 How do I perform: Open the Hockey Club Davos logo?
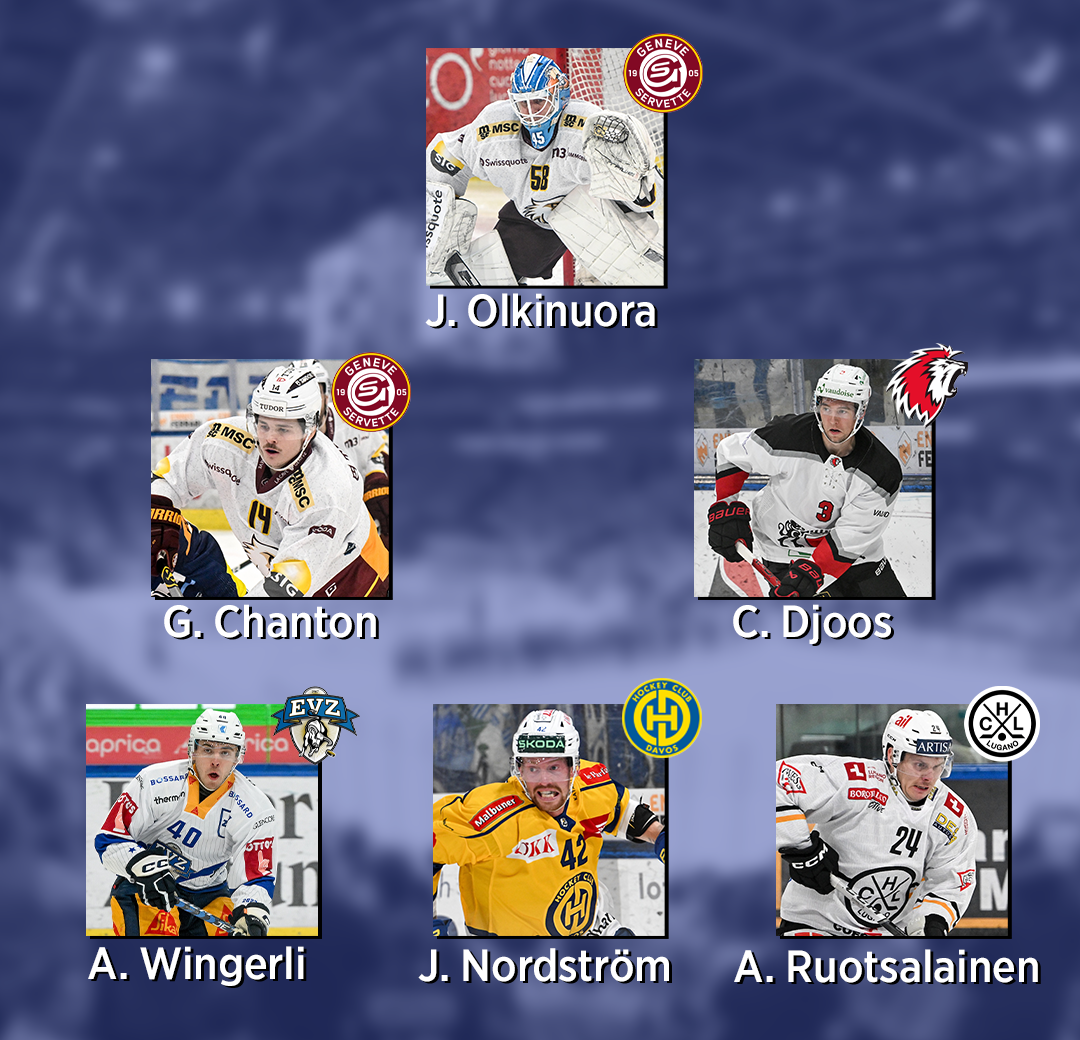[x=661, y=718]
